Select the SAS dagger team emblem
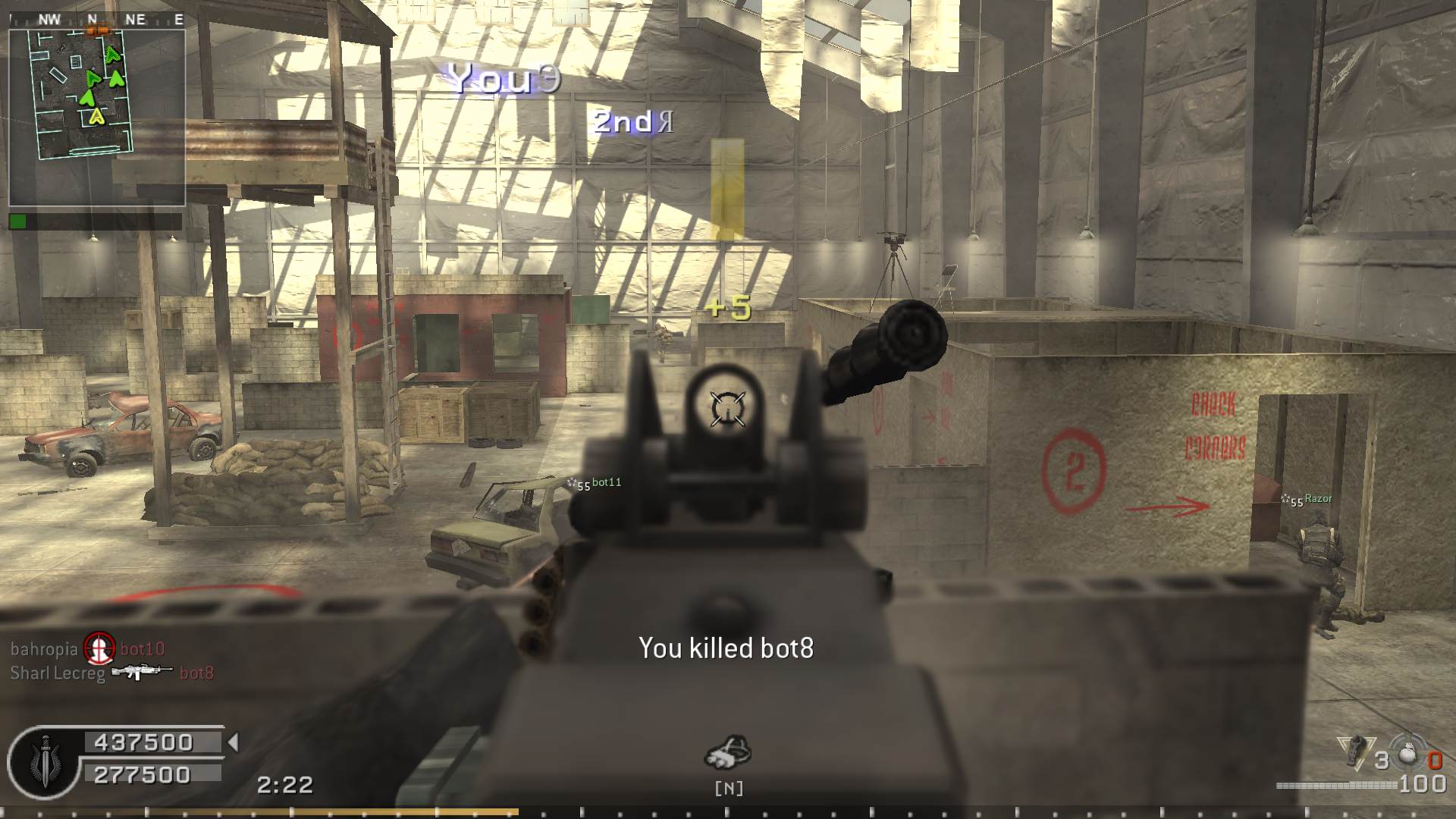The width and height of the screenshot is (1456, 819). tap(45, 761)
